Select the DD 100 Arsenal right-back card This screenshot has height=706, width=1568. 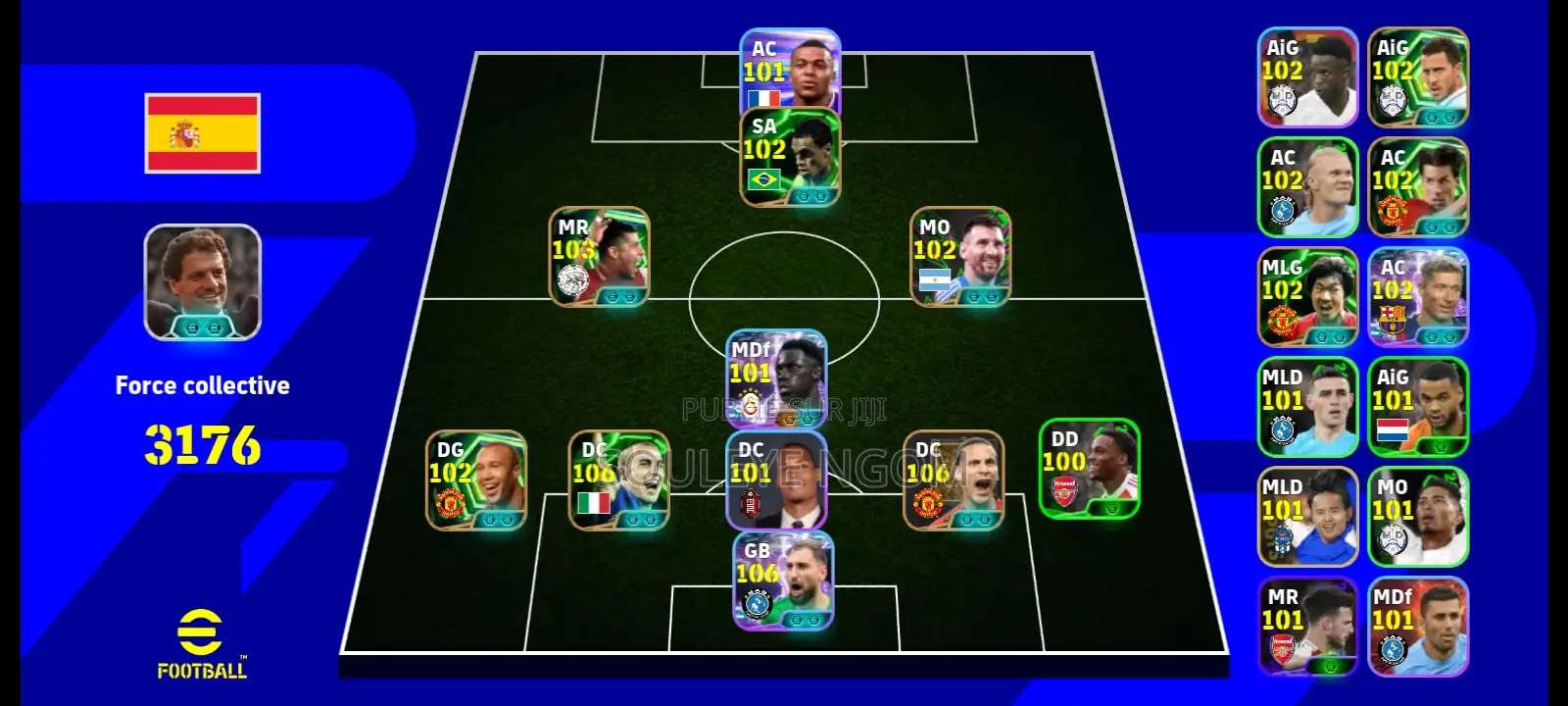coord(1089,469)
